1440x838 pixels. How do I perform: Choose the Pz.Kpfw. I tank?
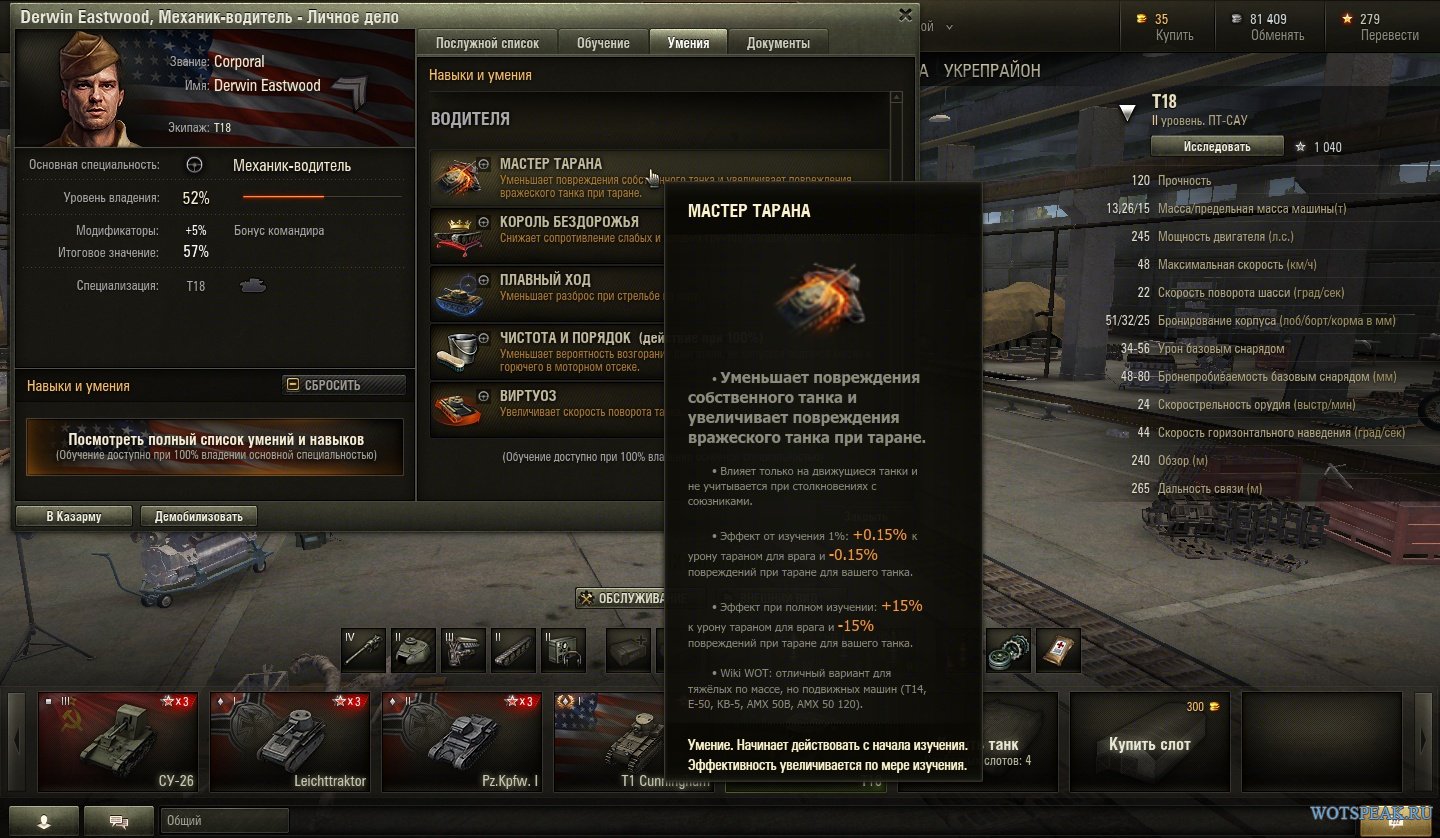click(462, 741)
